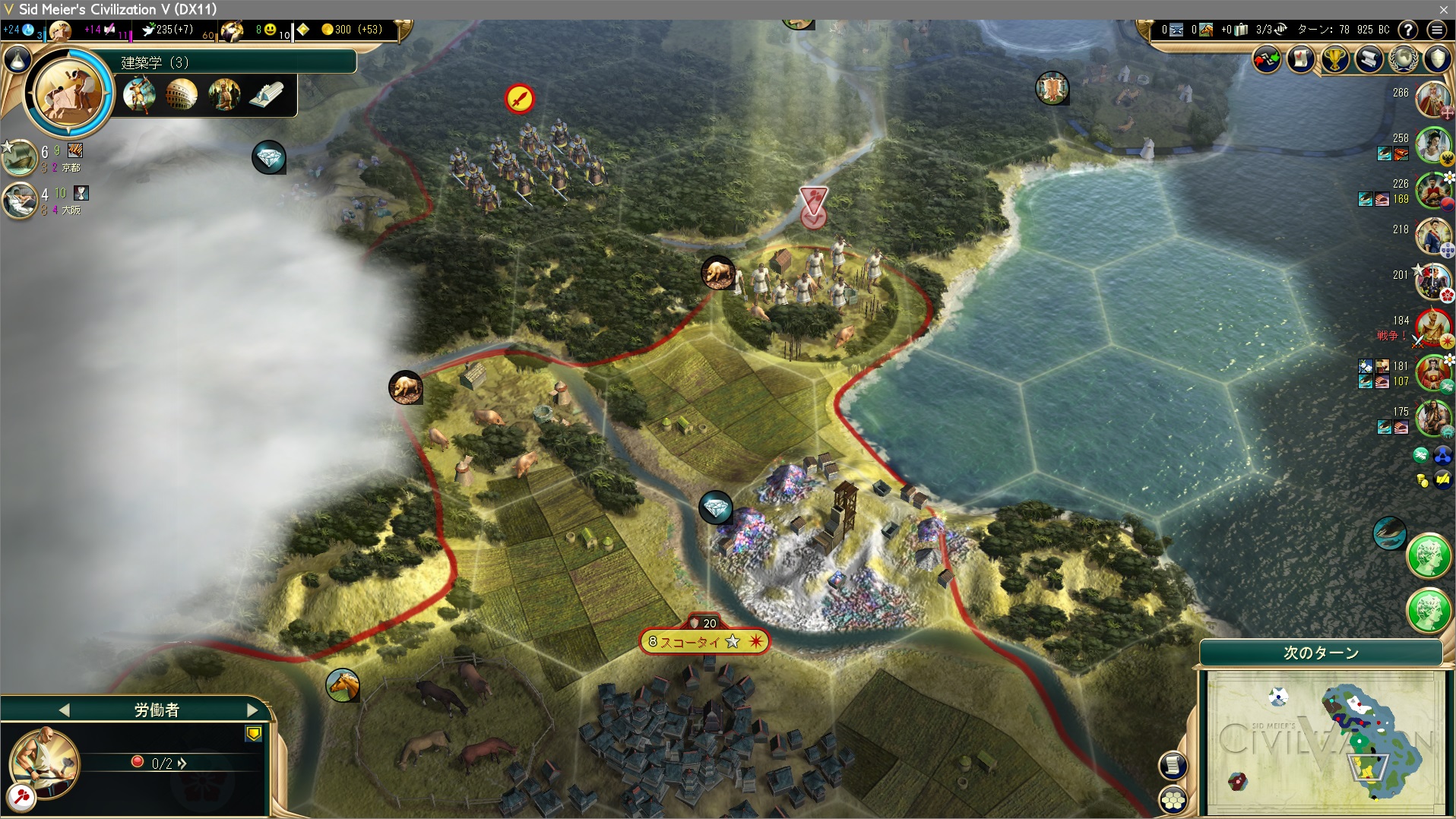
Task: Open the shield military overview icon
Action: (1437, 59)
